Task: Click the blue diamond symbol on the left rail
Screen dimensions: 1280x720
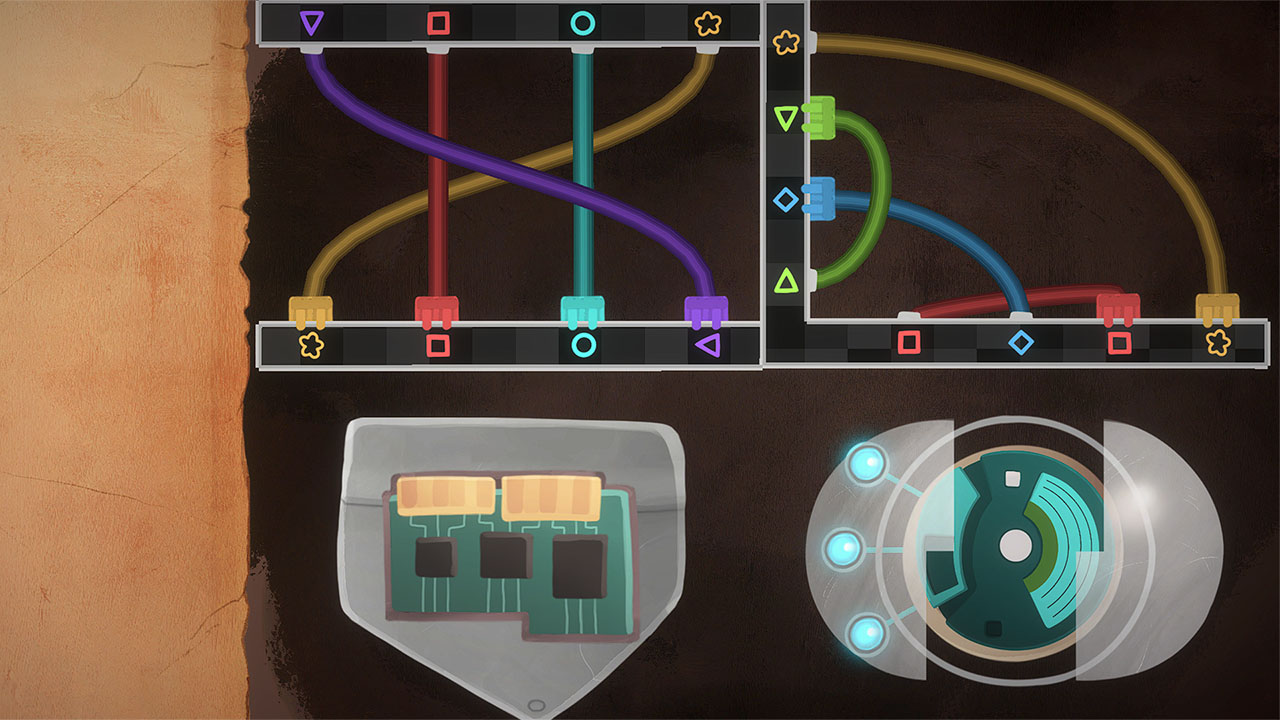Action: pyautogui.click(x=784, y=197)
